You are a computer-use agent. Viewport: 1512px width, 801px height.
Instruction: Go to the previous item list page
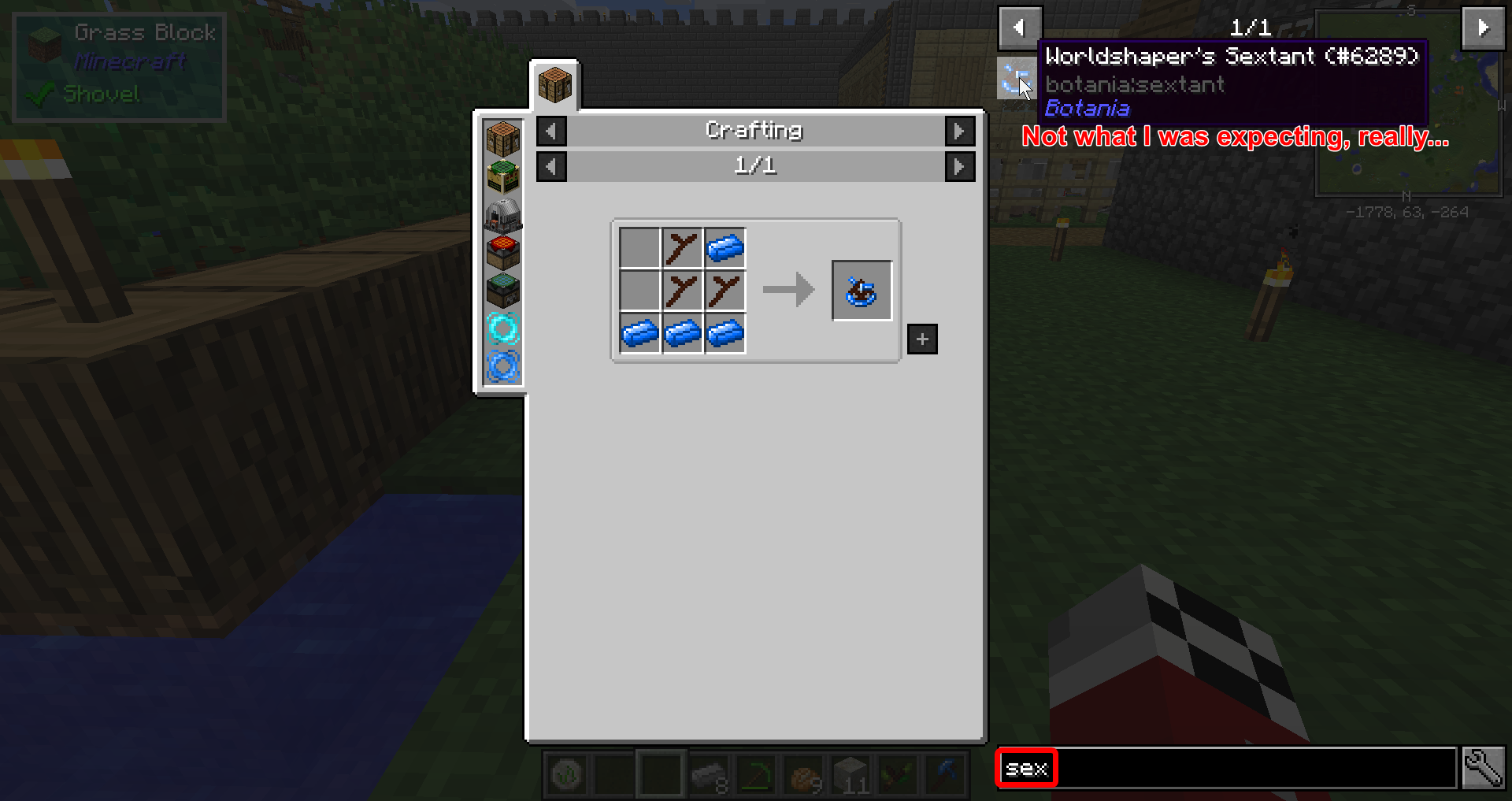point(1020,28)
